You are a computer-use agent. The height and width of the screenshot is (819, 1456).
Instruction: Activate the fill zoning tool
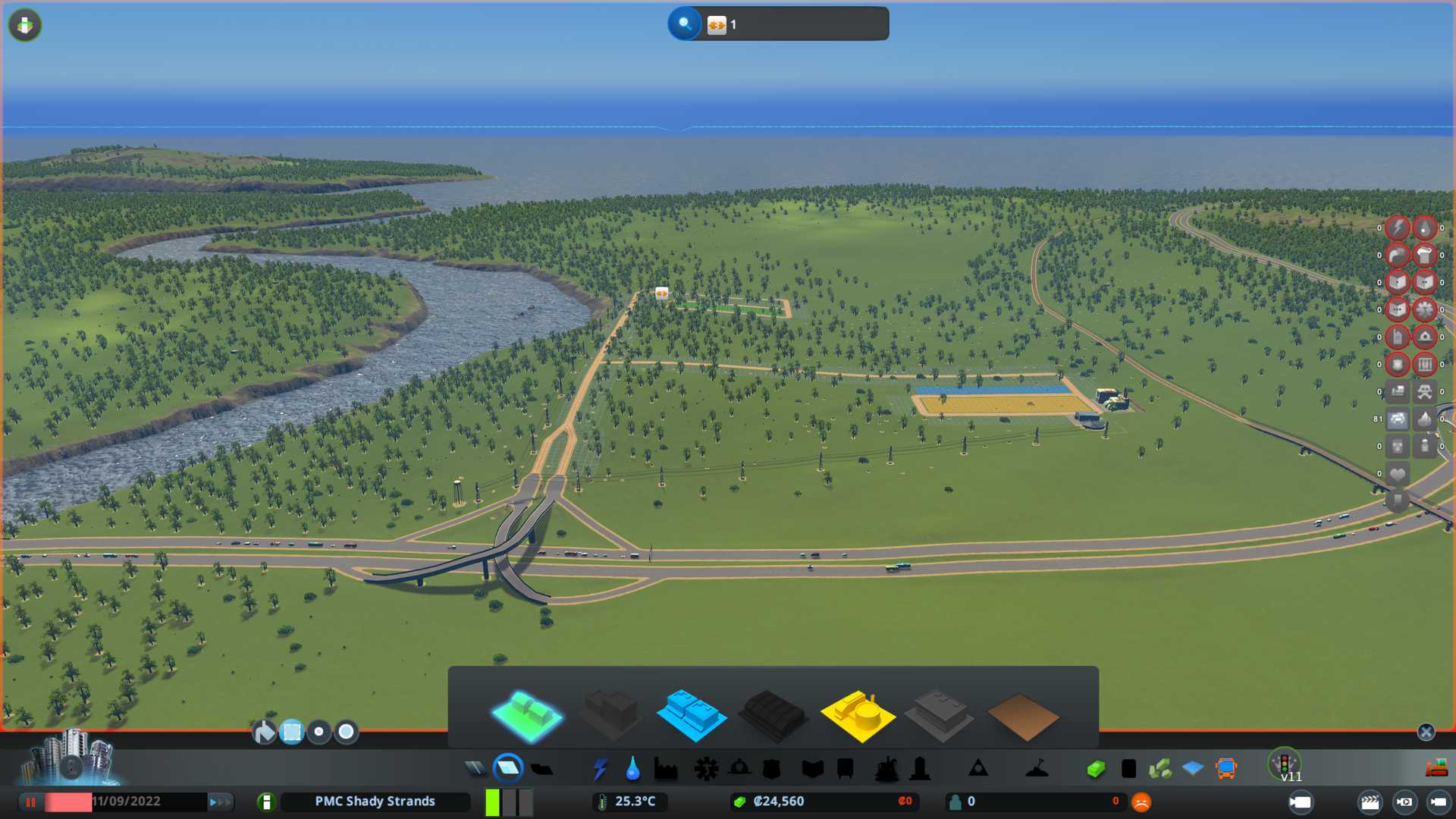[x=264, y=732]
